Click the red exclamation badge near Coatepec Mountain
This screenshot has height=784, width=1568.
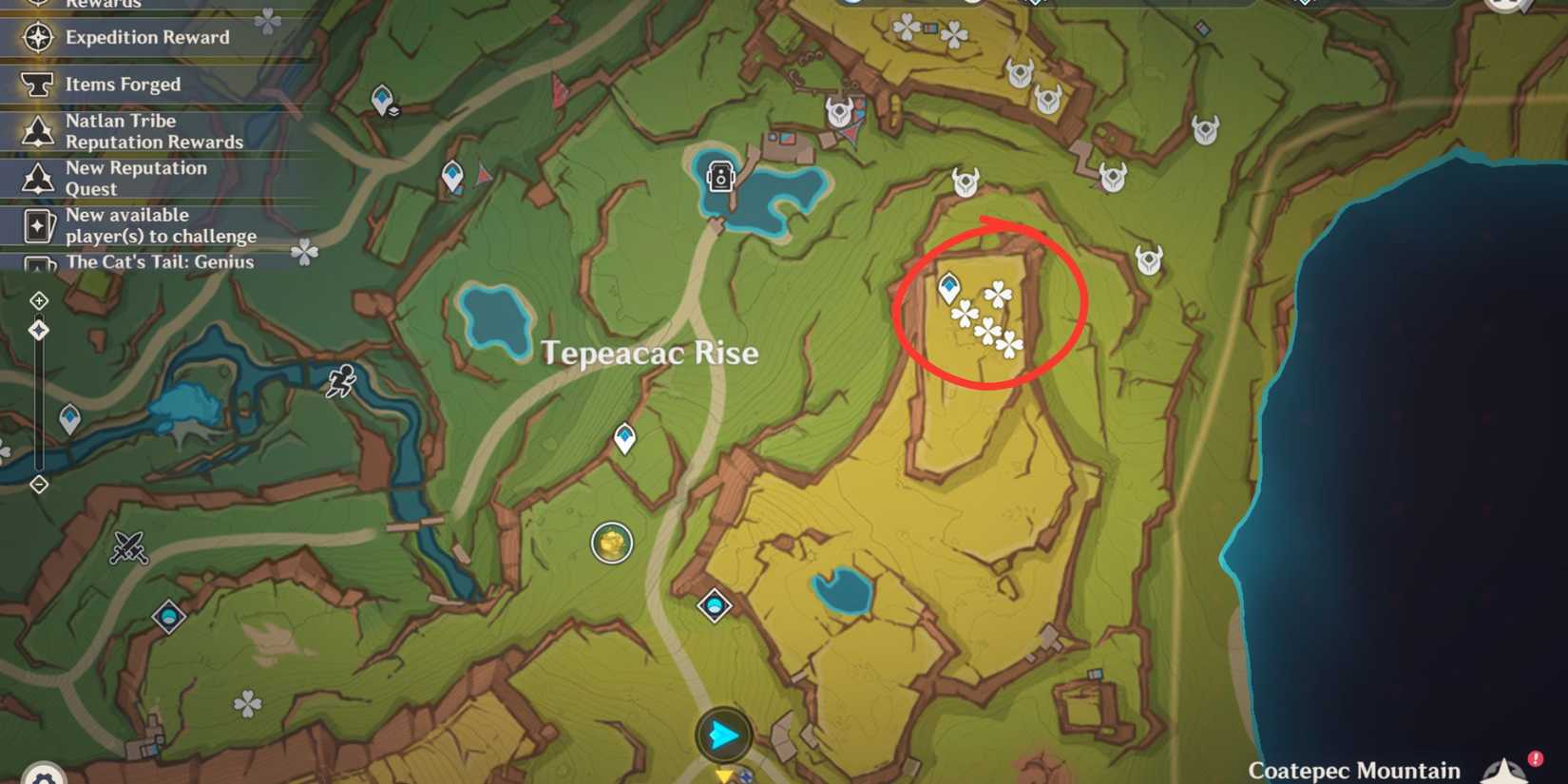[x=1536, y=758]
